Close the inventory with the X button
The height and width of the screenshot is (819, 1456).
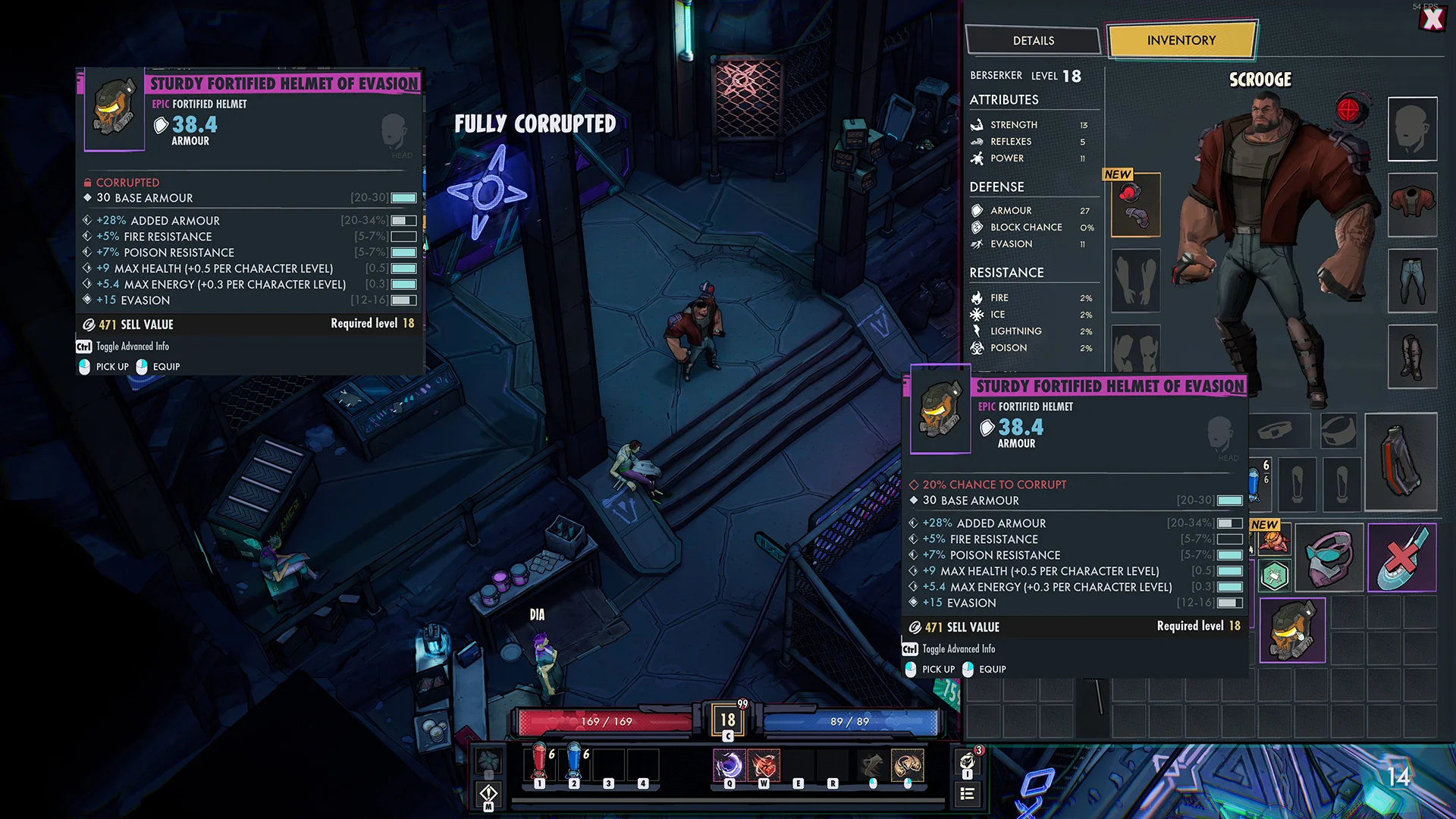[1434, 20]
